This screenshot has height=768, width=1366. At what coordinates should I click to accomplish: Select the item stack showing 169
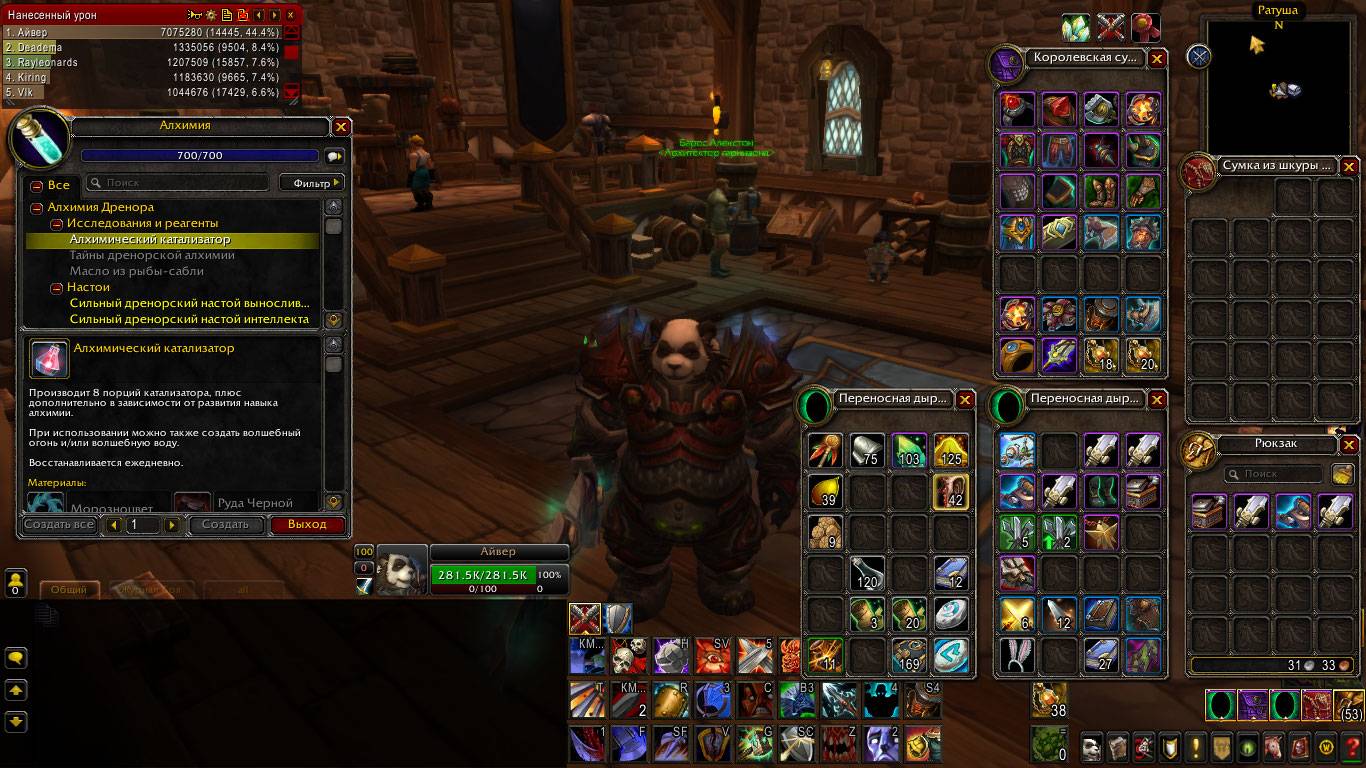tap(907, 656)
